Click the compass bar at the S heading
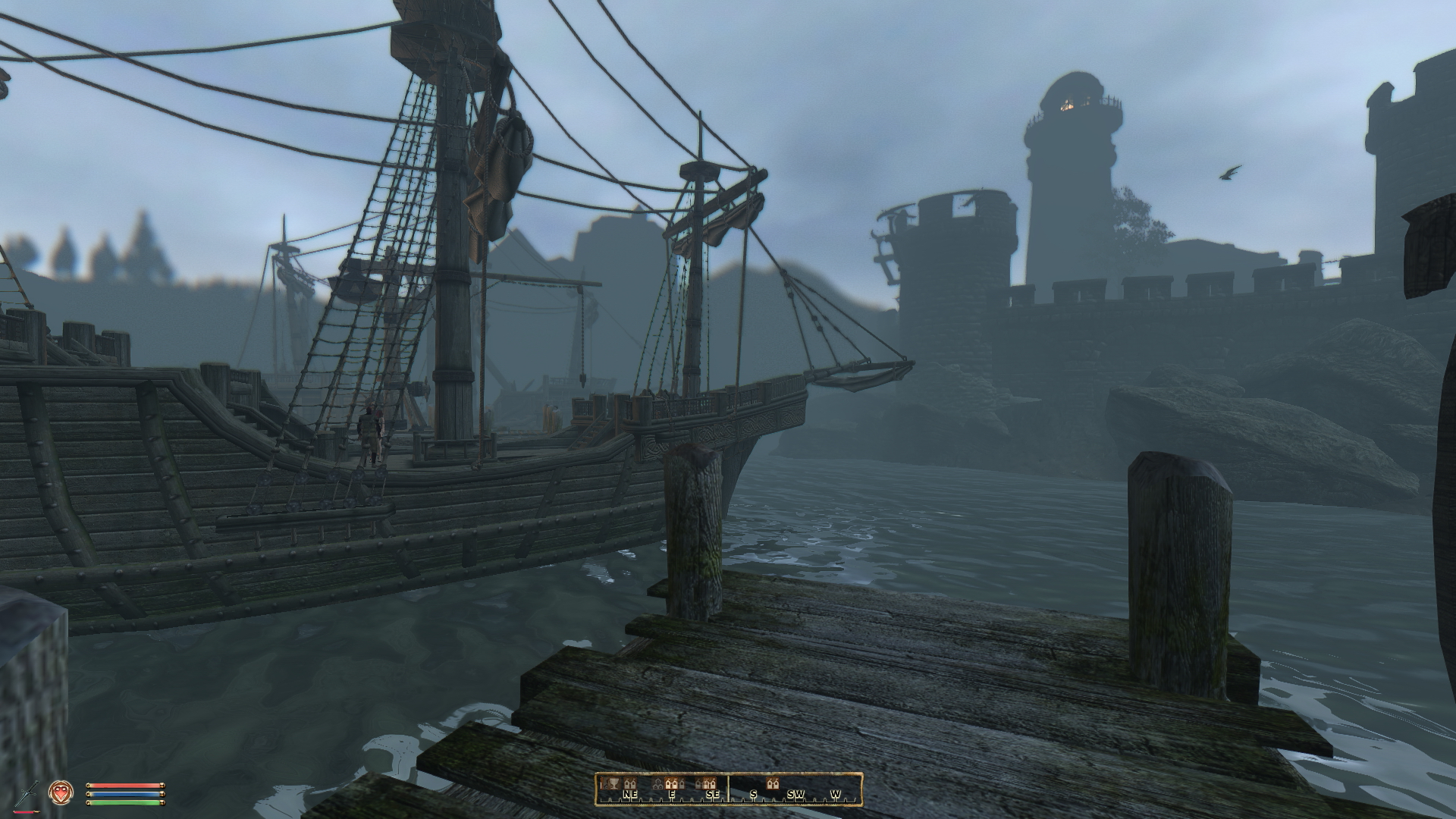The height and width of the screenshot is (819, 1456). point(753,794)
